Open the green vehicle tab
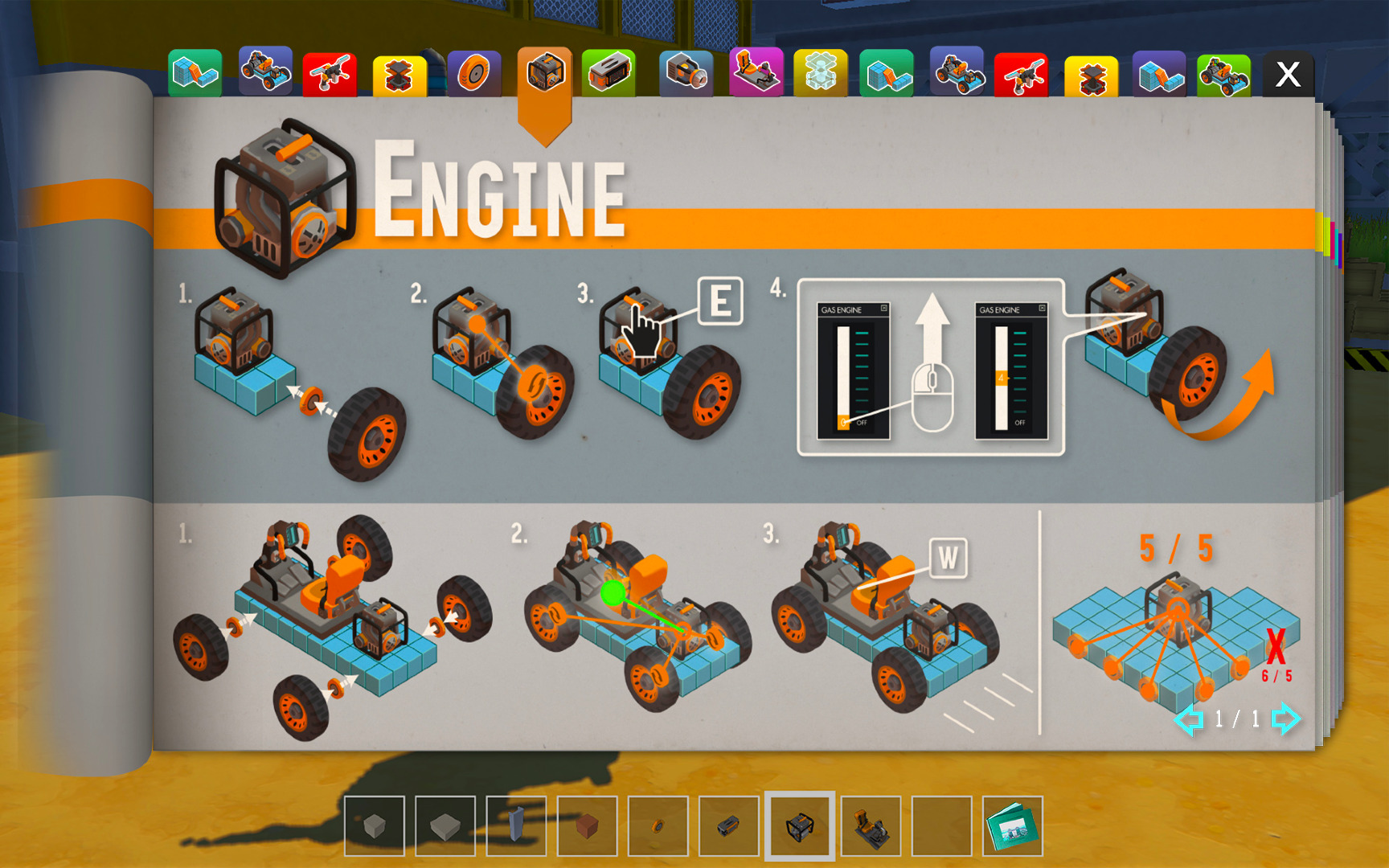The image size is (1389, 868). pyautogui.click(x=1223, y=76)
